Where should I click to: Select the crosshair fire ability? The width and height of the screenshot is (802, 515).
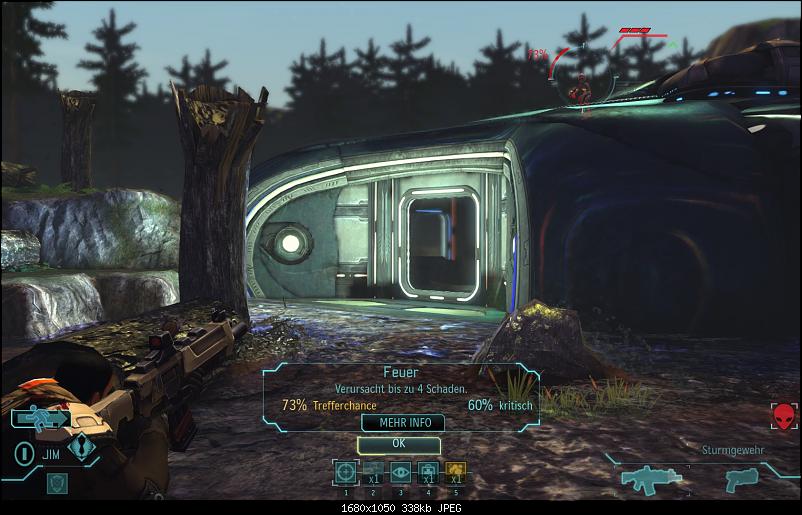[x=345, y=472]
